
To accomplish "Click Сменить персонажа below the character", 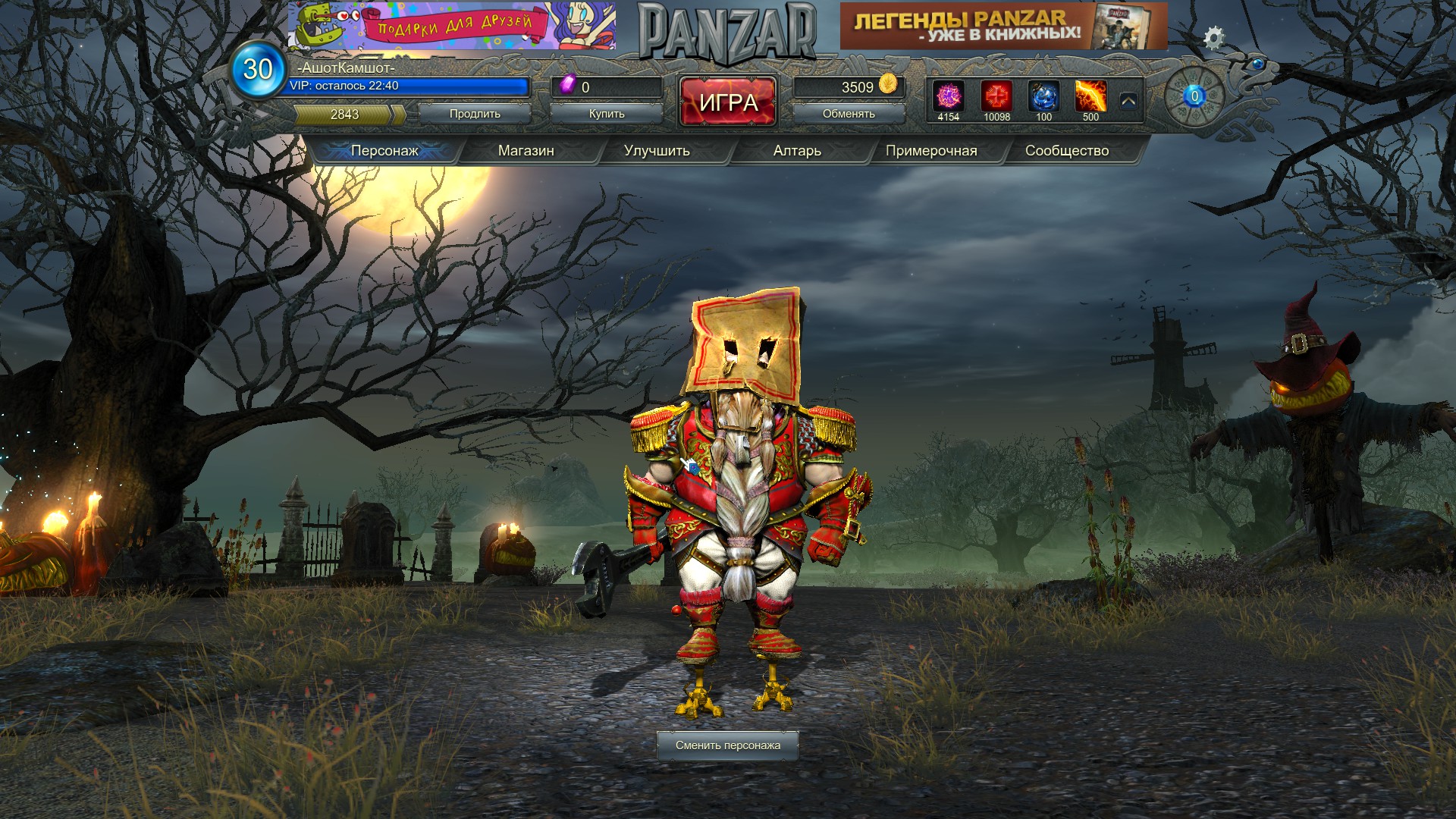I will point(730,746).
